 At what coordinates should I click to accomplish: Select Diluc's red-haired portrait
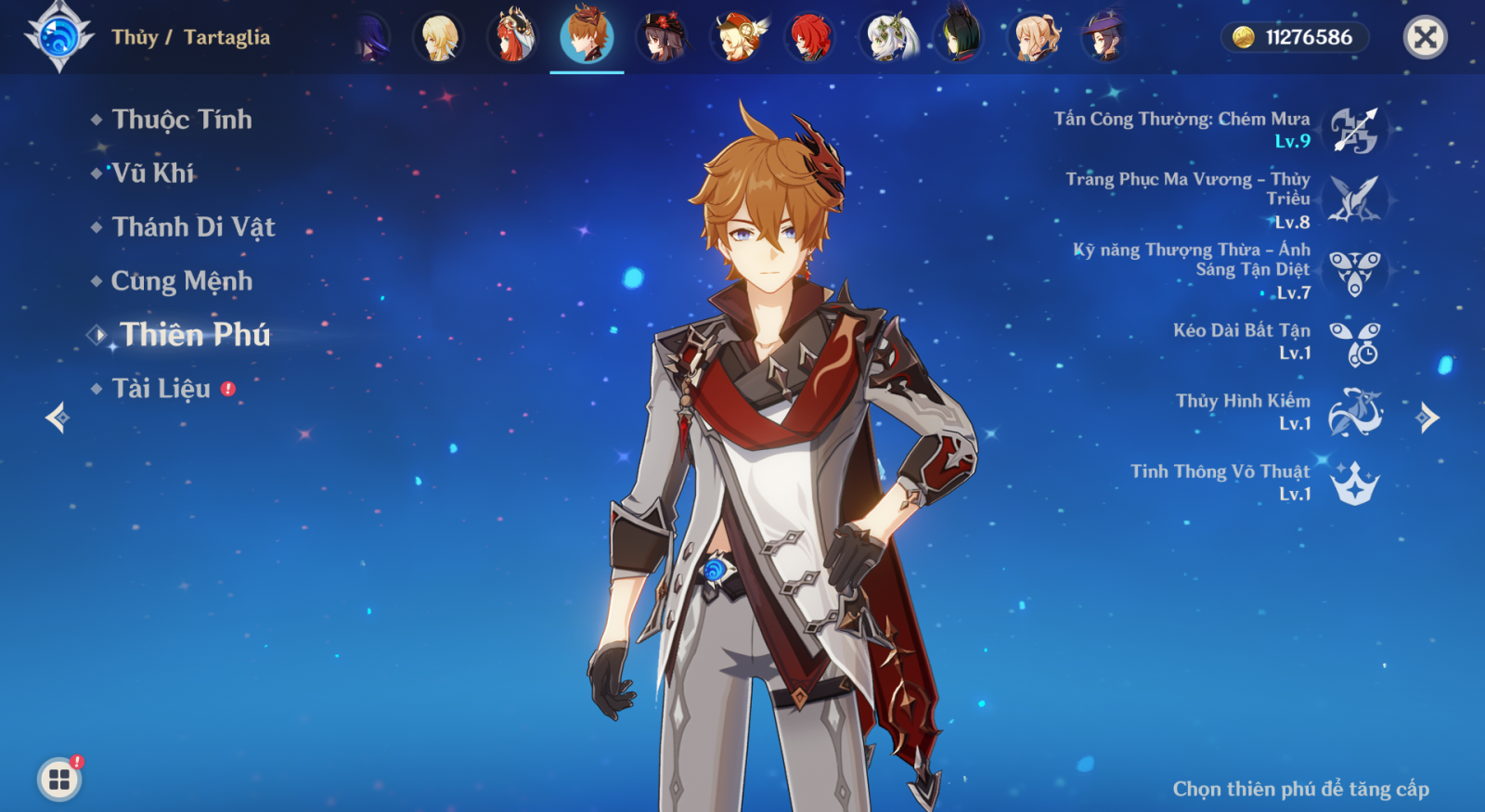pos(809,37)
